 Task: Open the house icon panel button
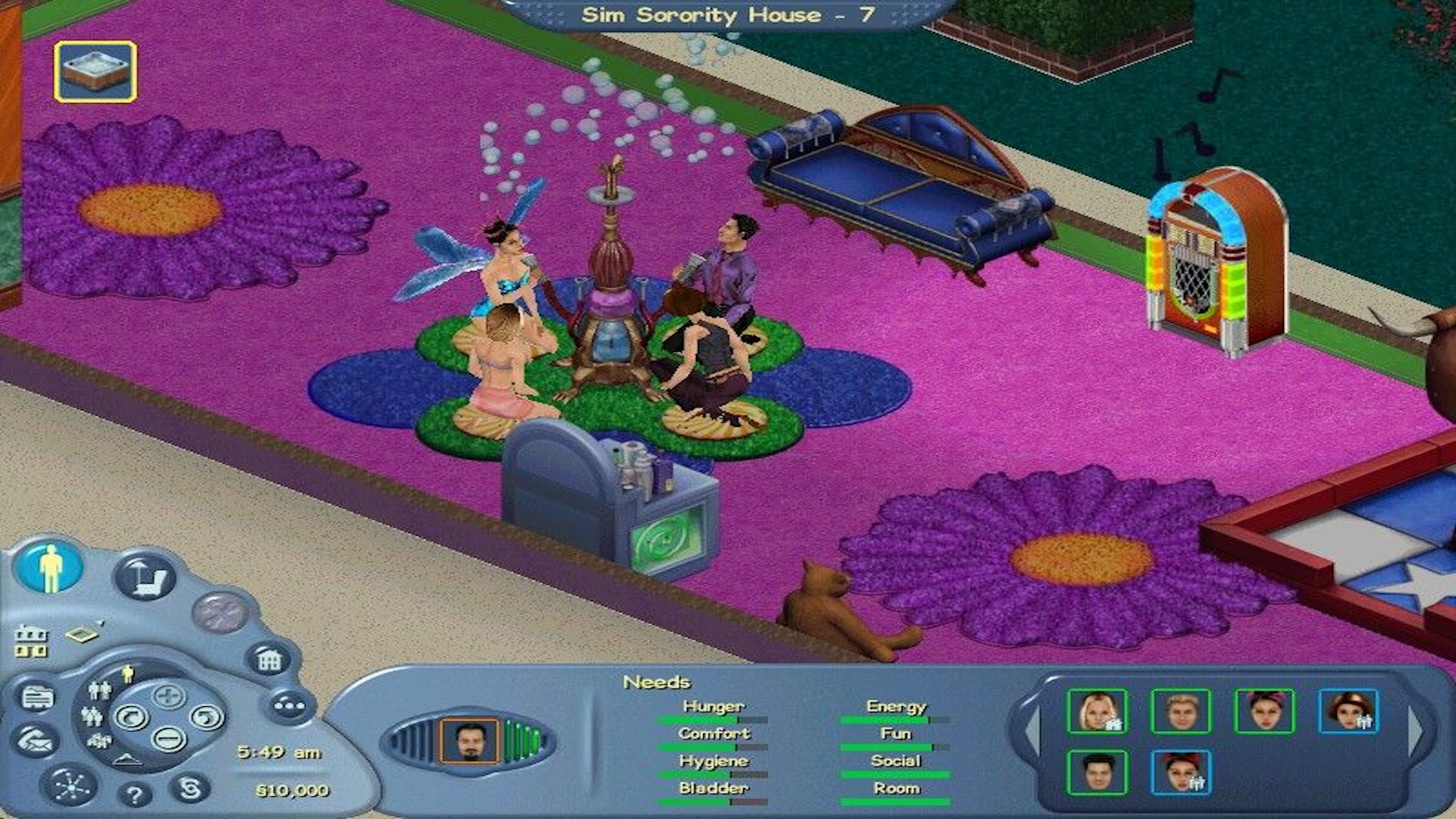269,660
